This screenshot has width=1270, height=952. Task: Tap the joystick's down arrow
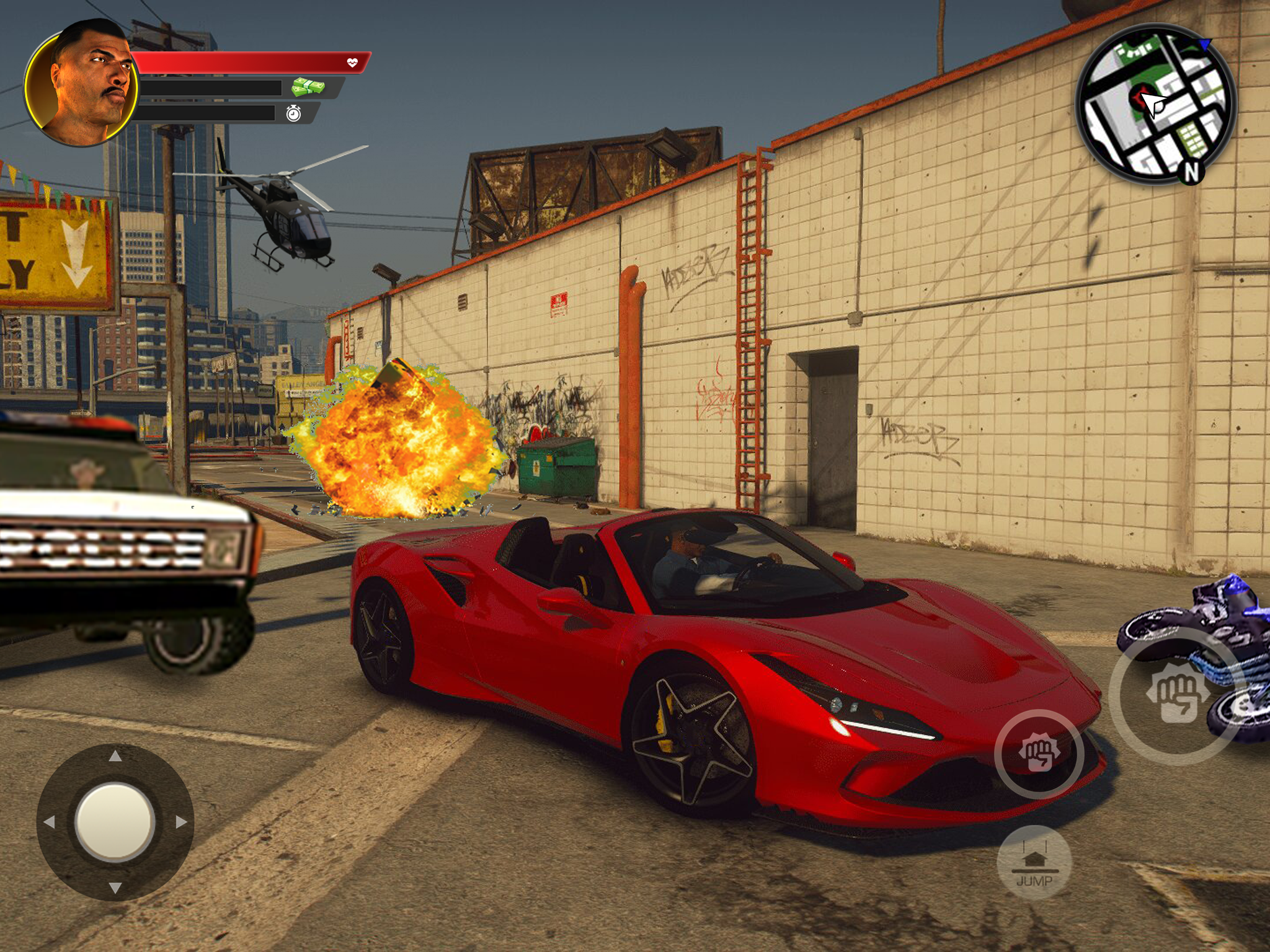[115, 888]
